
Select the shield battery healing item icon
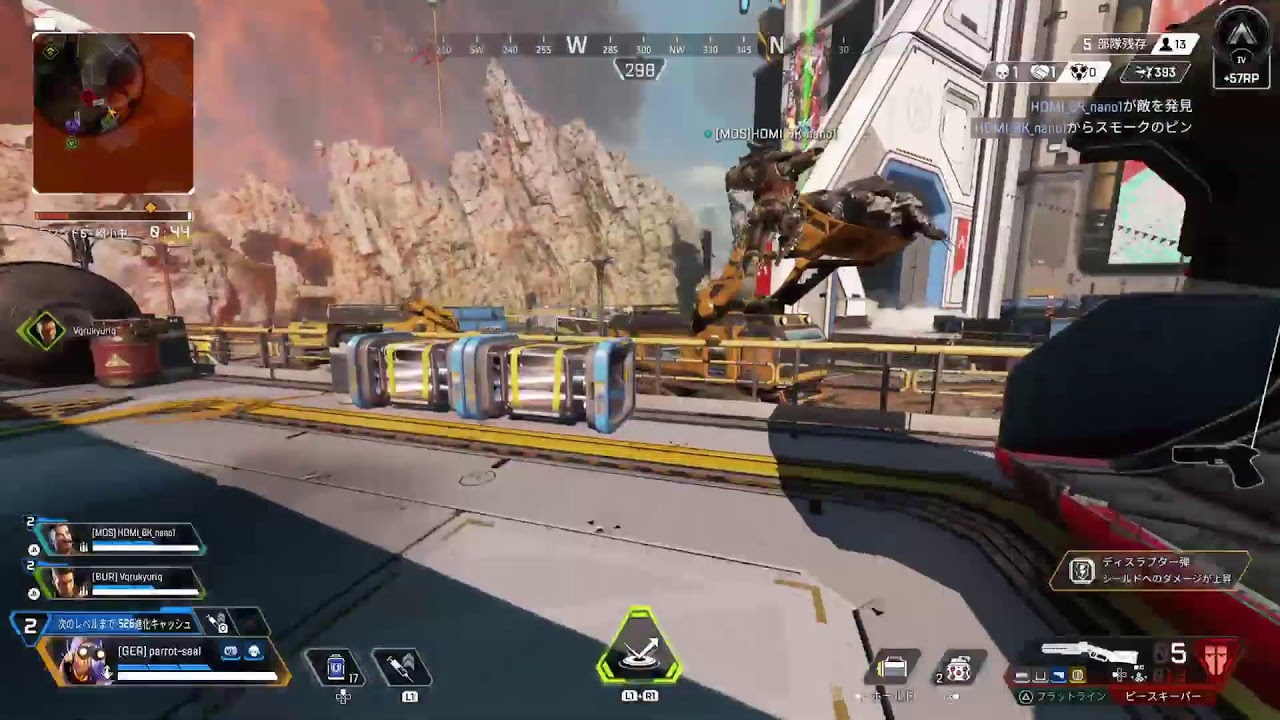click(x=336, y=666)
